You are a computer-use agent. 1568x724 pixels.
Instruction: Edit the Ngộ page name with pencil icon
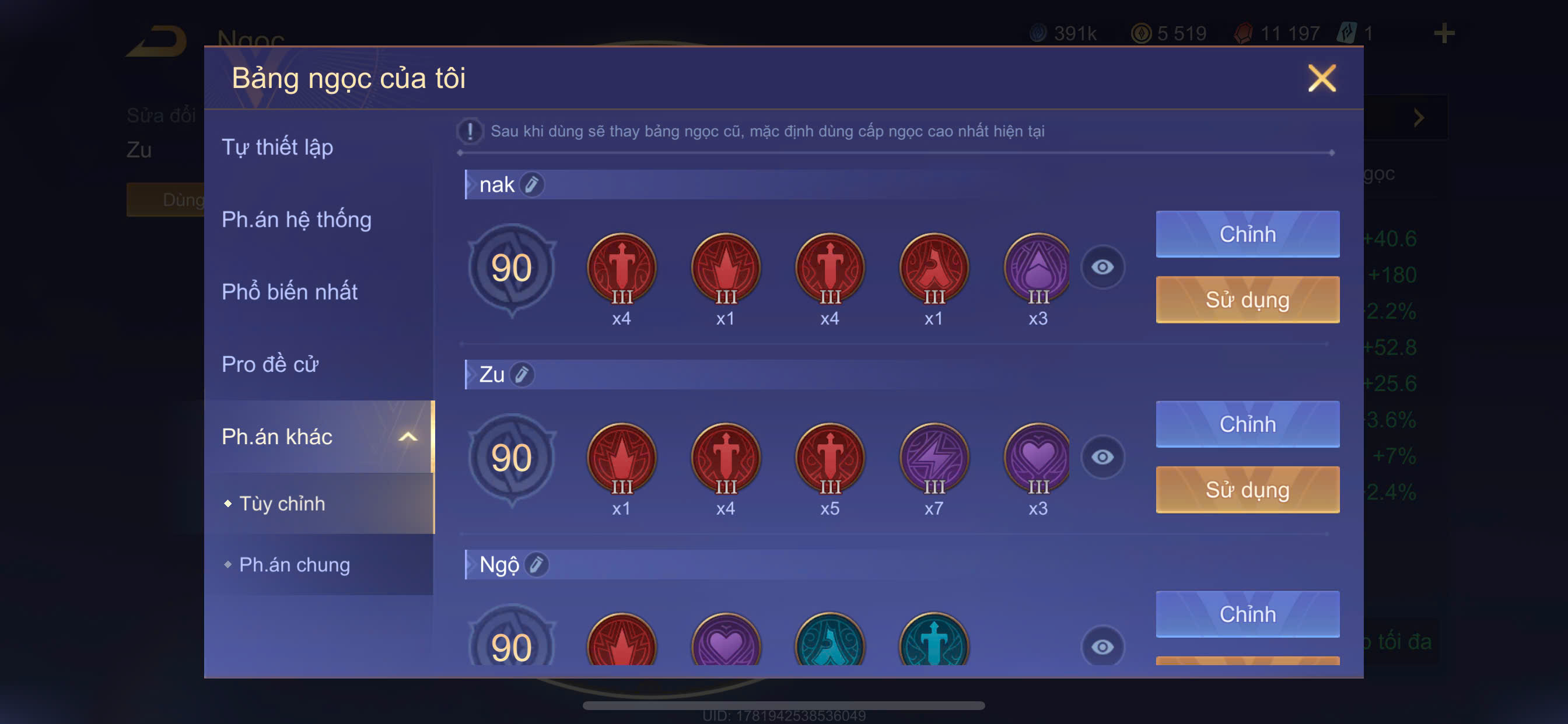(536, 565)
